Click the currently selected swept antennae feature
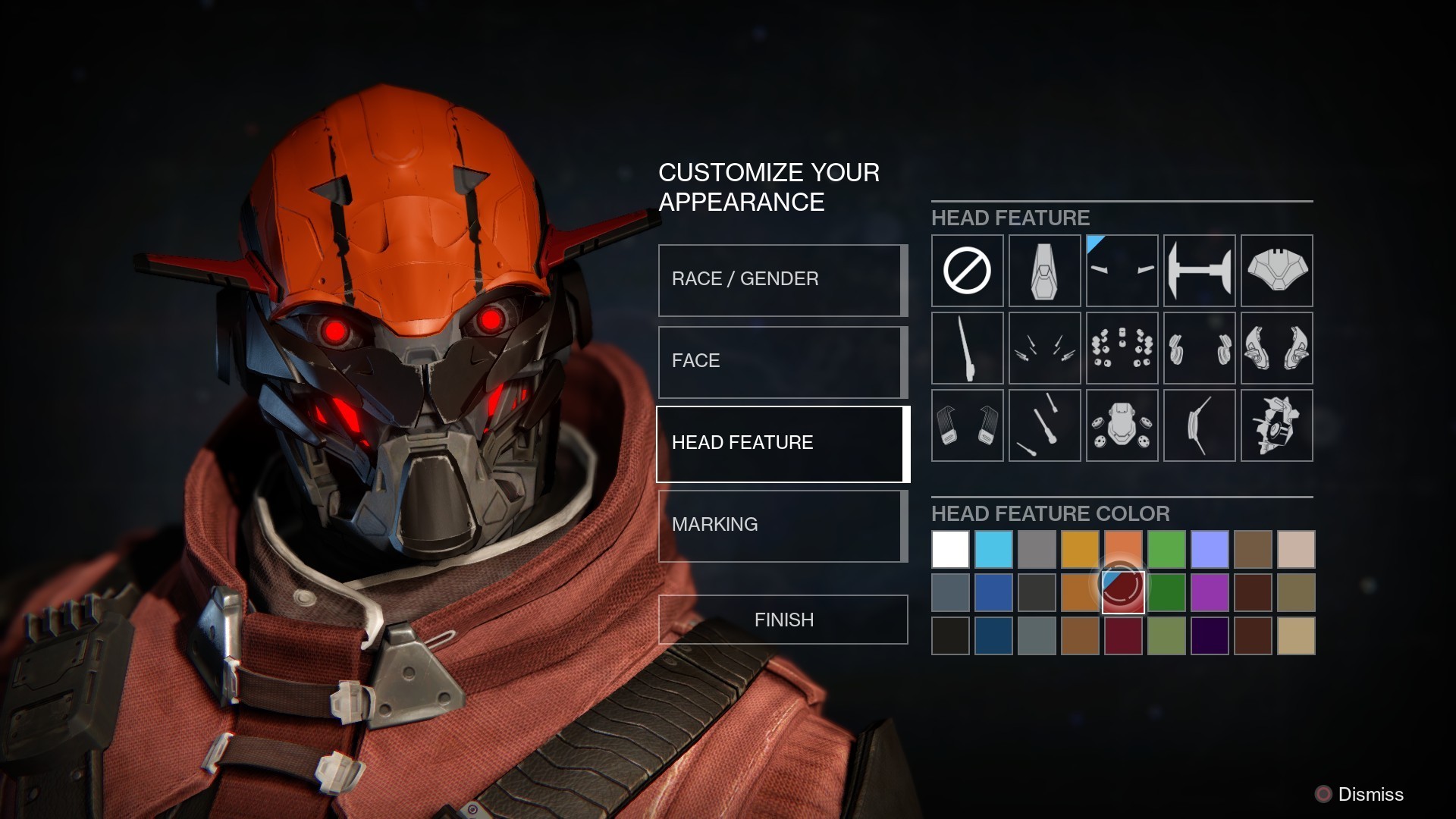This screenshot has width=1456, height=819. (x=1122, y=271)
